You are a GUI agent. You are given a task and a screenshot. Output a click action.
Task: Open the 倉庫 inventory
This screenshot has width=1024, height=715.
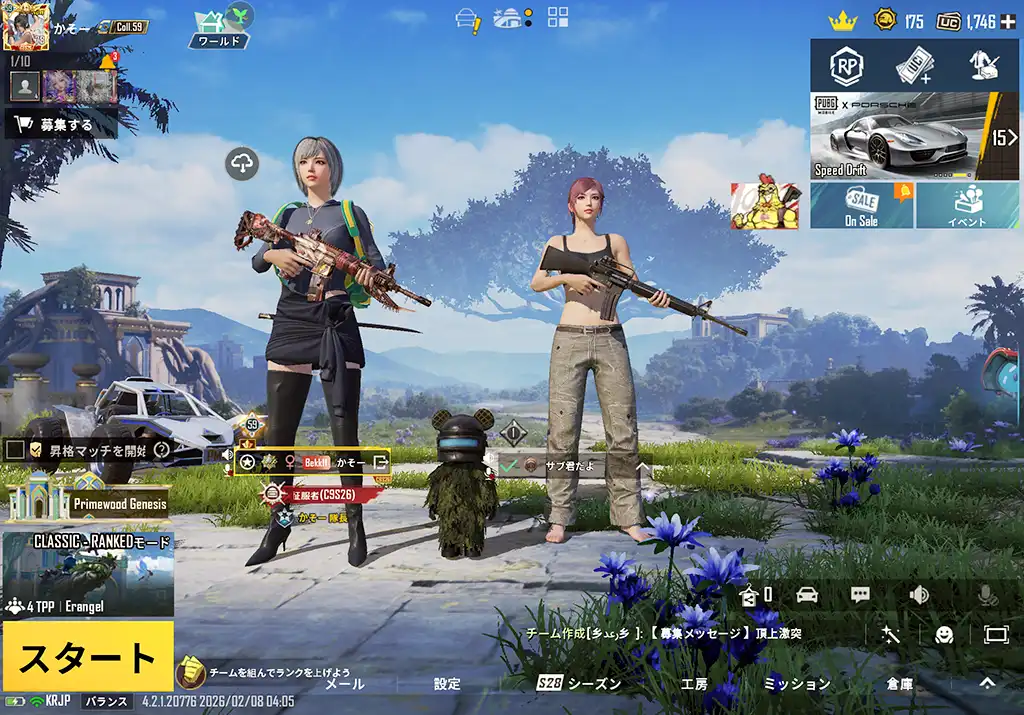tap(899, 684)
